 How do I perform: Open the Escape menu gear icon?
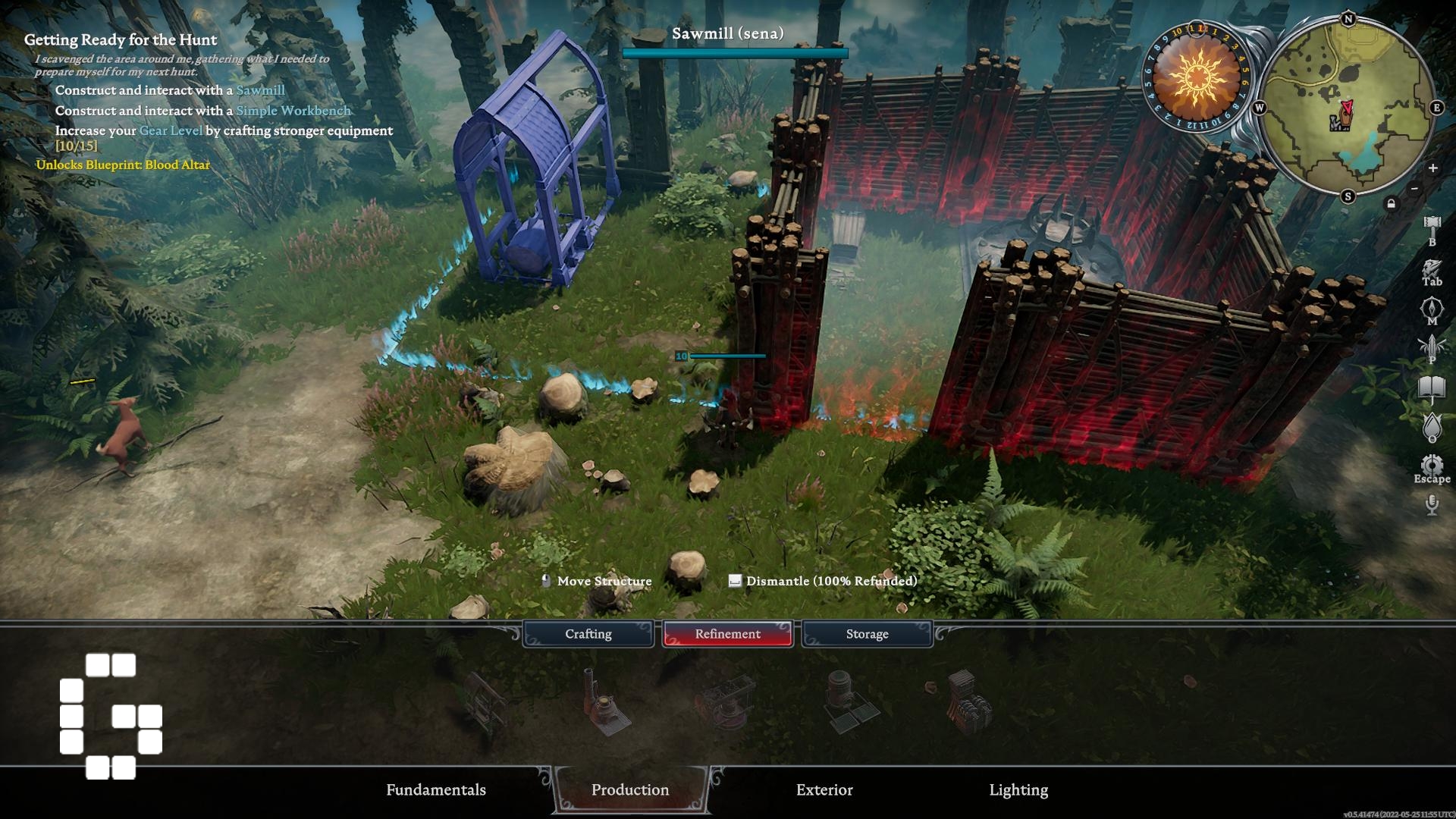pyautogui.click(x=1432, y=466)
